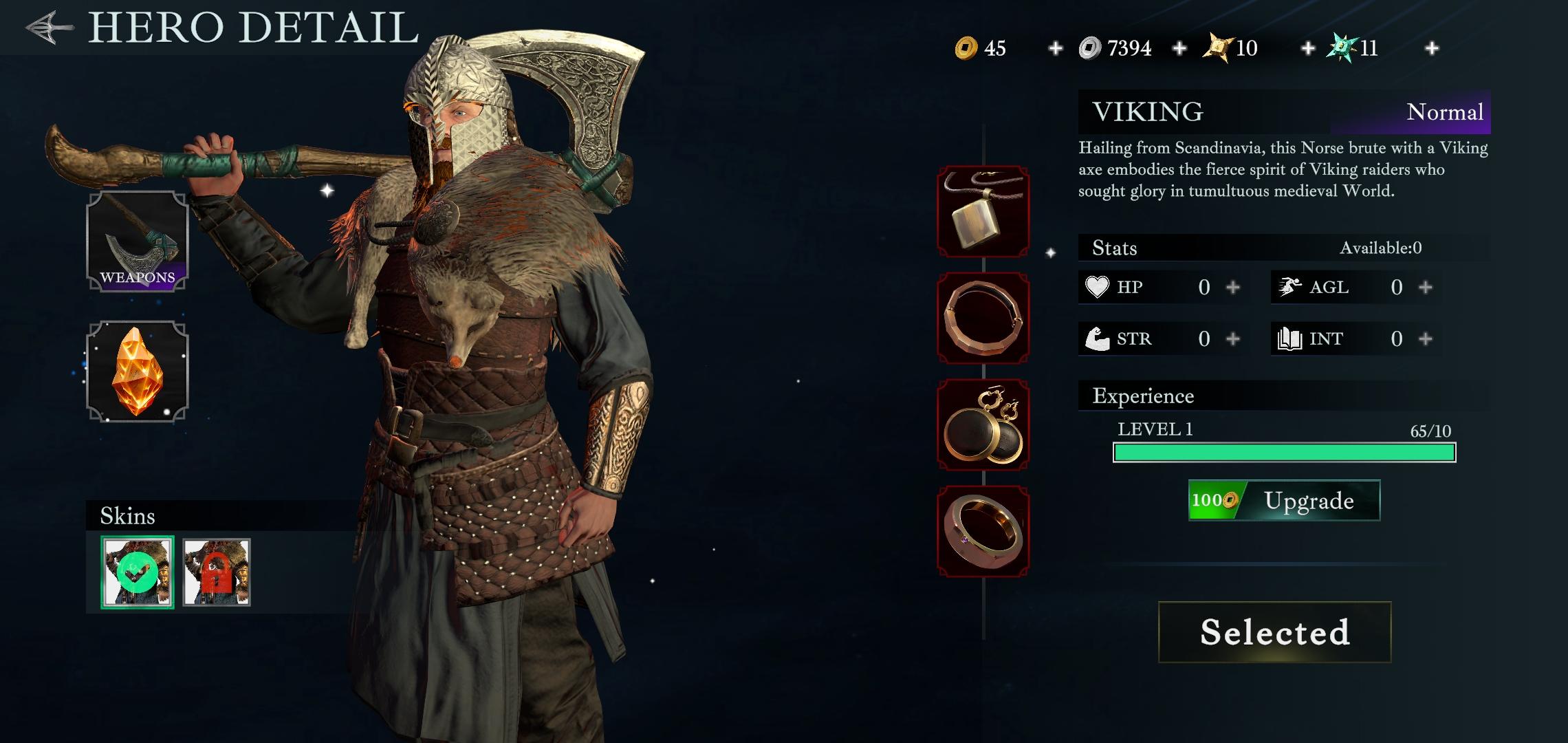Select the locked skin with red padlock
The height and width of the screenshot is (743, 1568).
pos(217,572)
